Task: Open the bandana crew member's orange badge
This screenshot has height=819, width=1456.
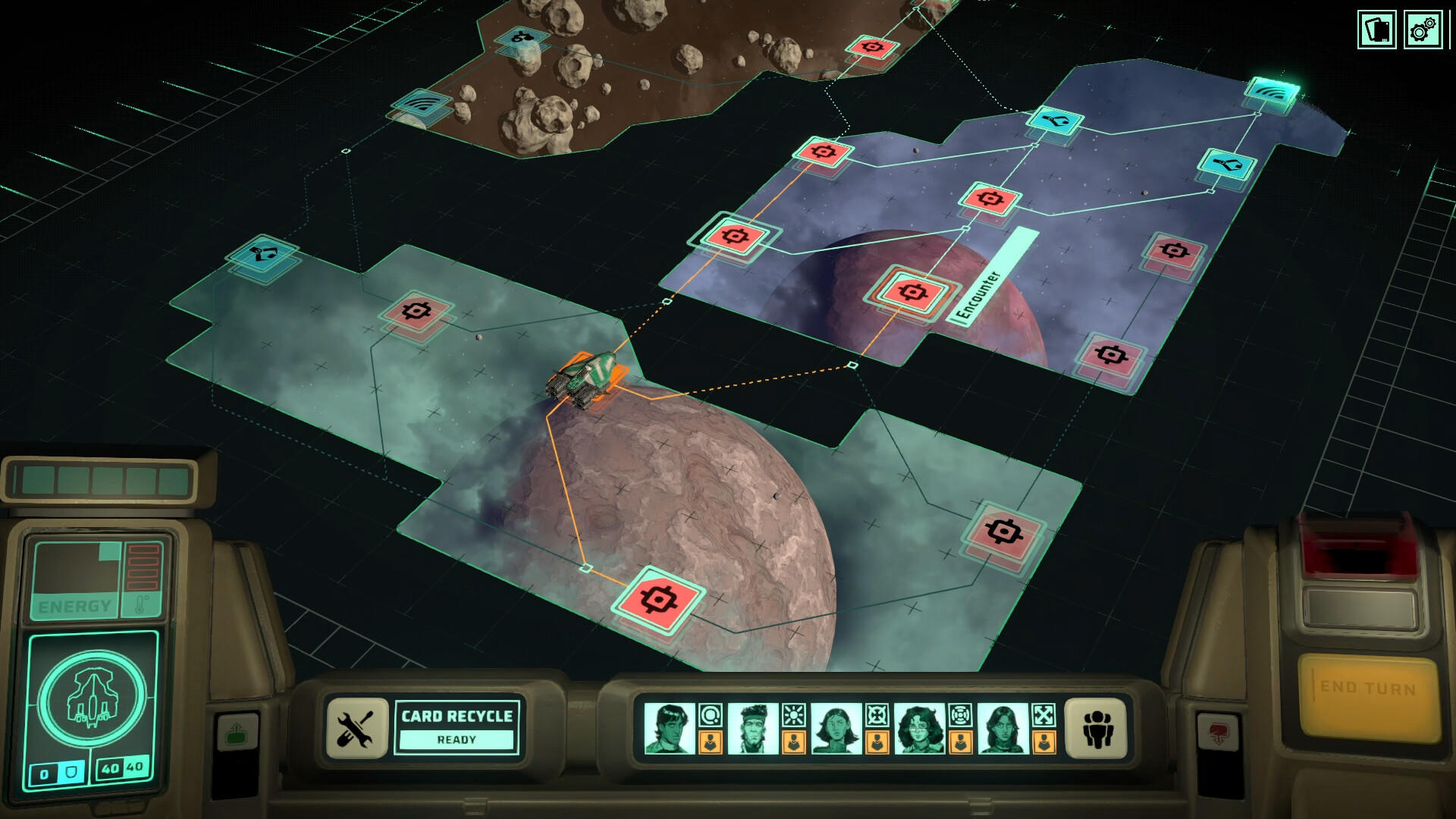Action: (x=794, y=742)
